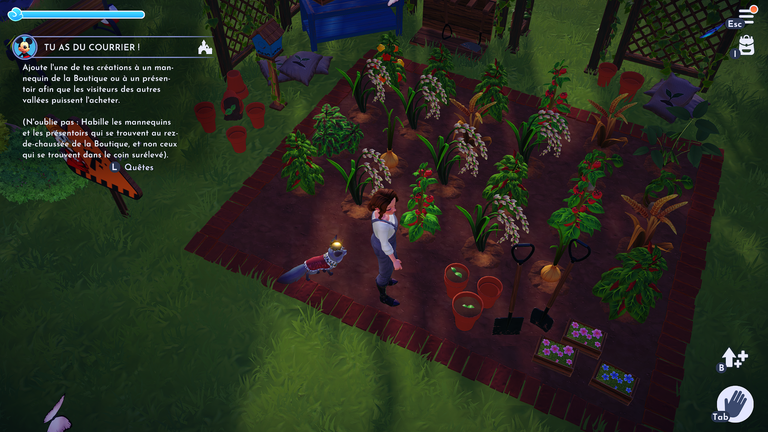Select the hand tool wheel icon
The width and height of the screenshot is (768, 432).
click(x=735, y=405)
